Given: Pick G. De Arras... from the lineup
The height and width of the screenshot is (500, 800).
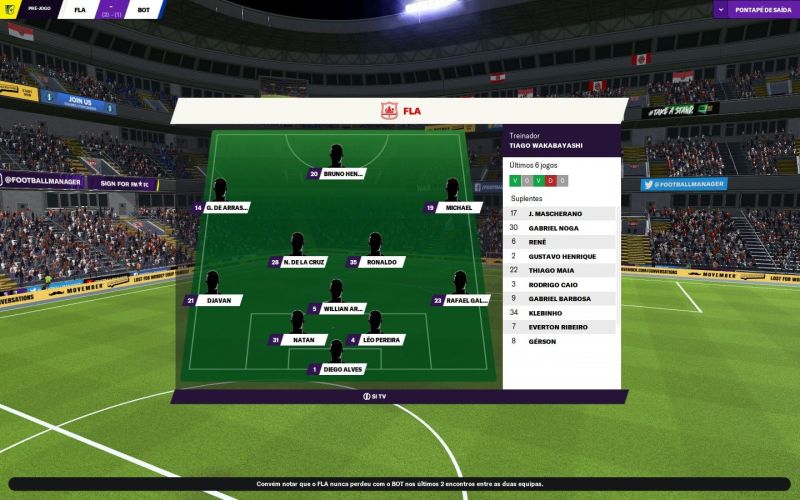Looking at the screenshot, I should pyautogui.click(x=226, y=208).
